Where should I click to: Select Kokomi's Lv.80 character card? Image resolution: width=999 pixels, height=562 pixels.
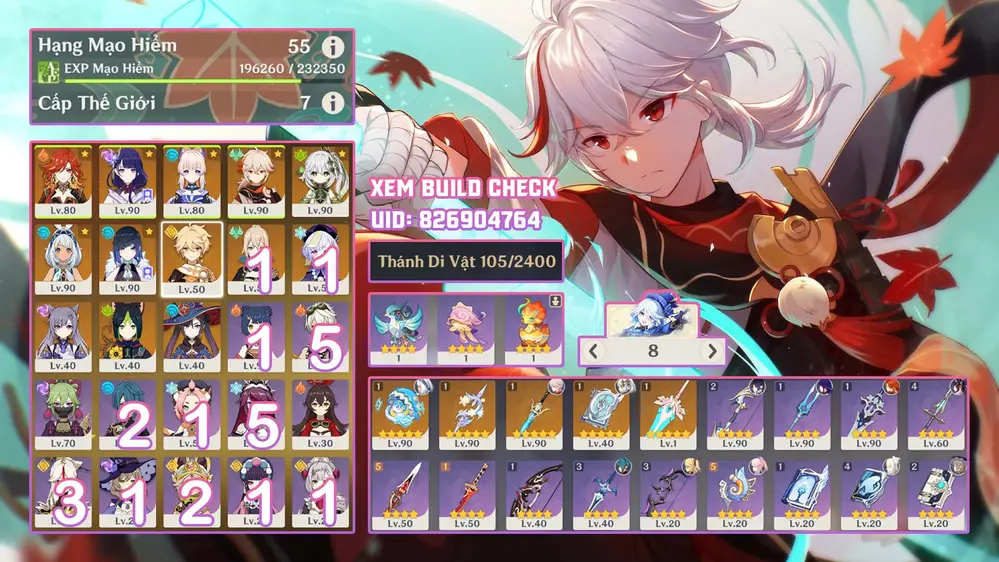coord(192,181)
